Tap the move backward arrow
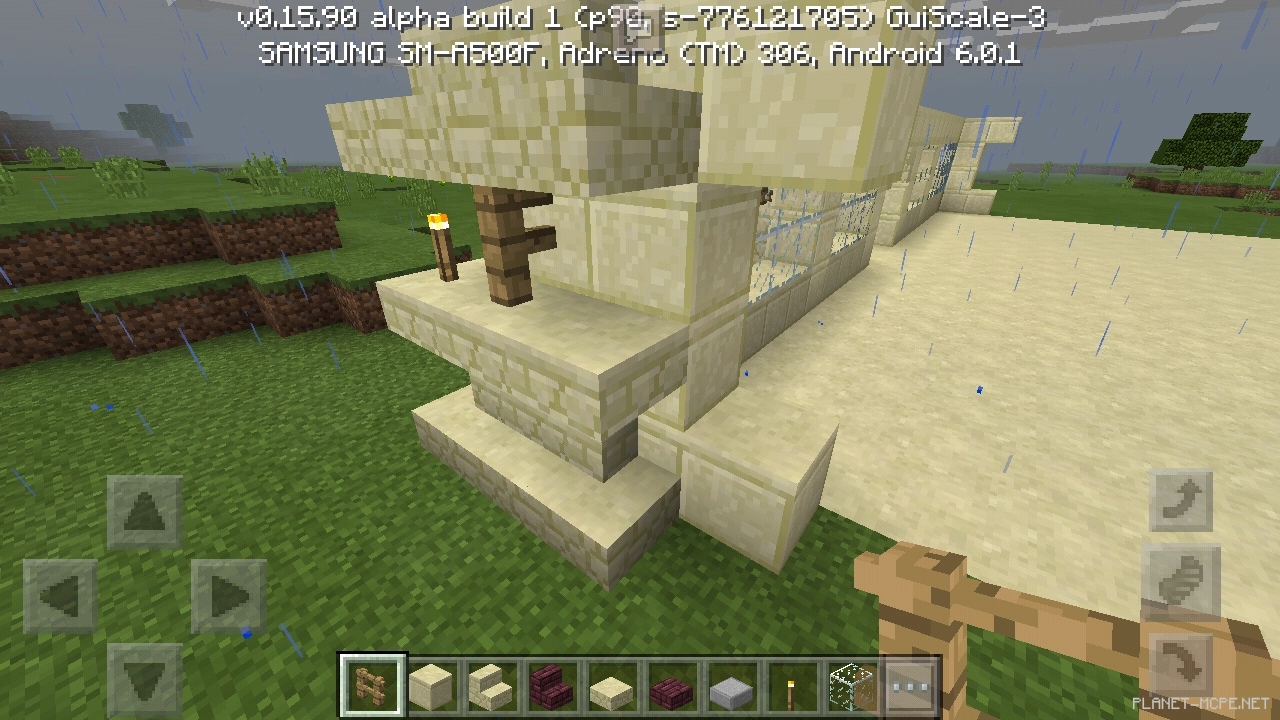1280x720 pixels. click(x=144, y=677)
